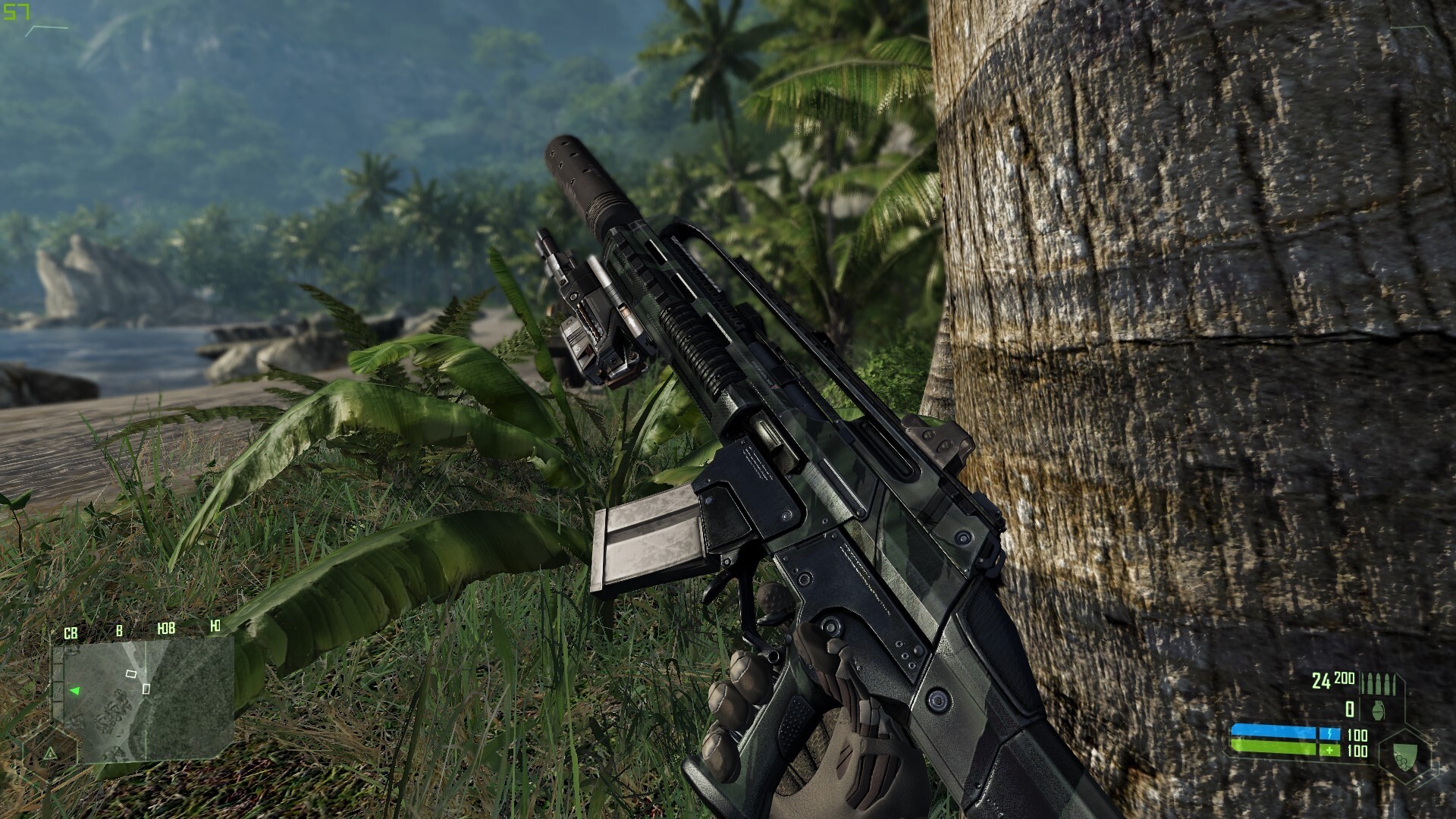
Task: Select the rifle bullets ammo icon
Action: tap(1377, 682)
